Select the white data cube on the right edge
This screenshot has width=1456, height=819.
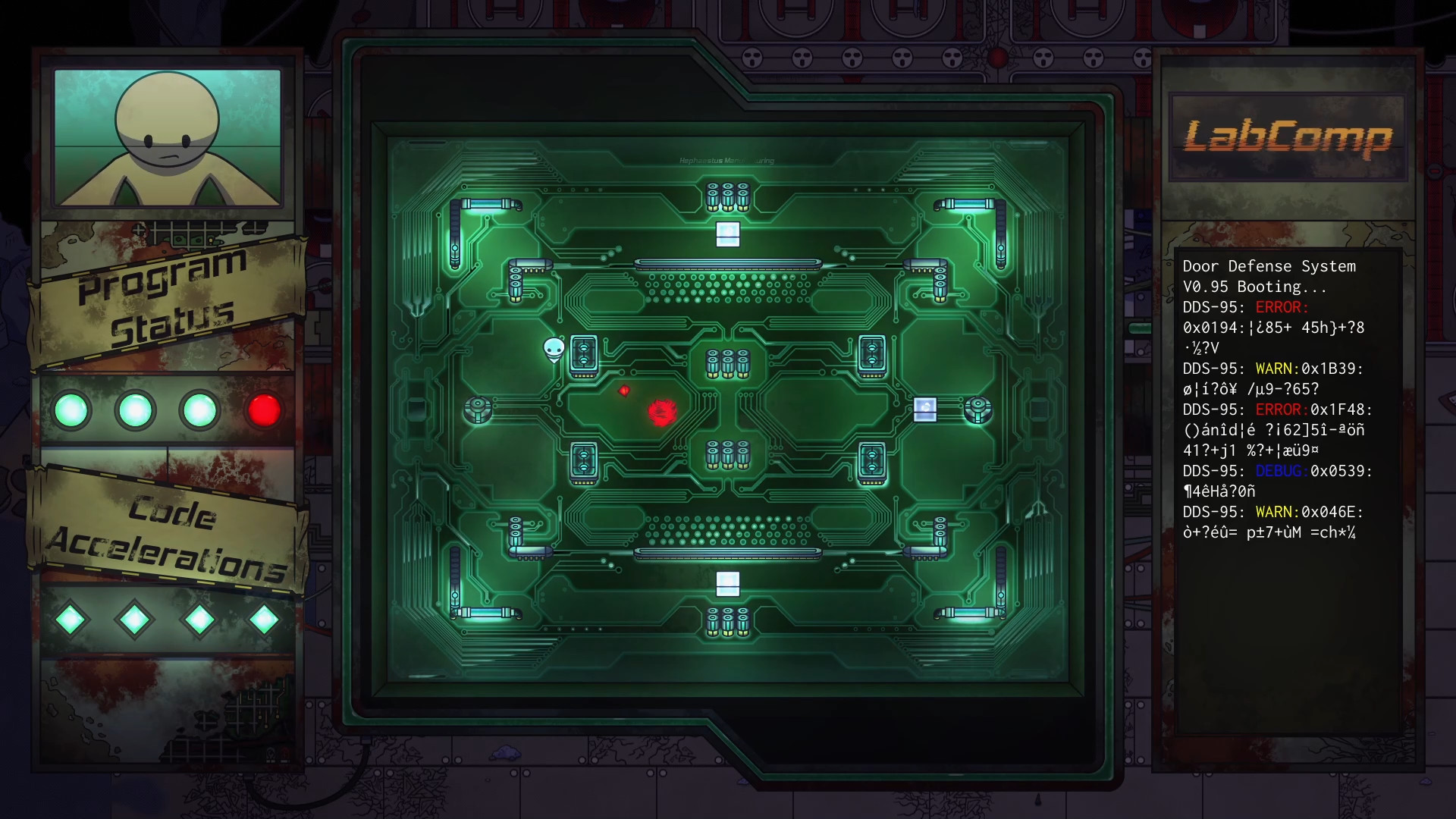click(927, 409)
